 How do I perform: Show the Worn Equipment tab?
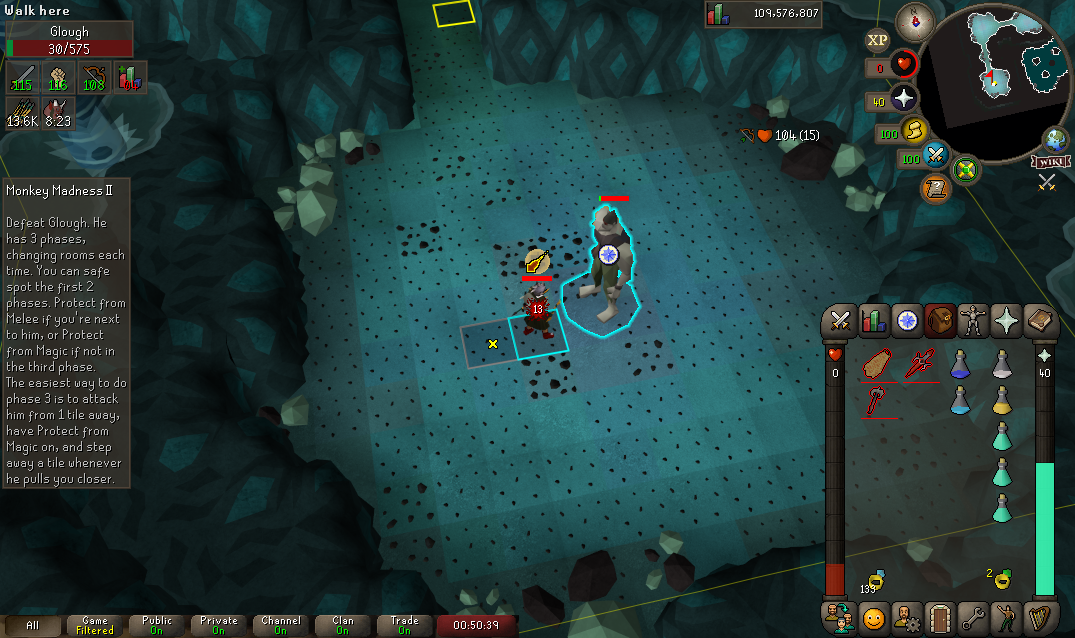[973, 320]
